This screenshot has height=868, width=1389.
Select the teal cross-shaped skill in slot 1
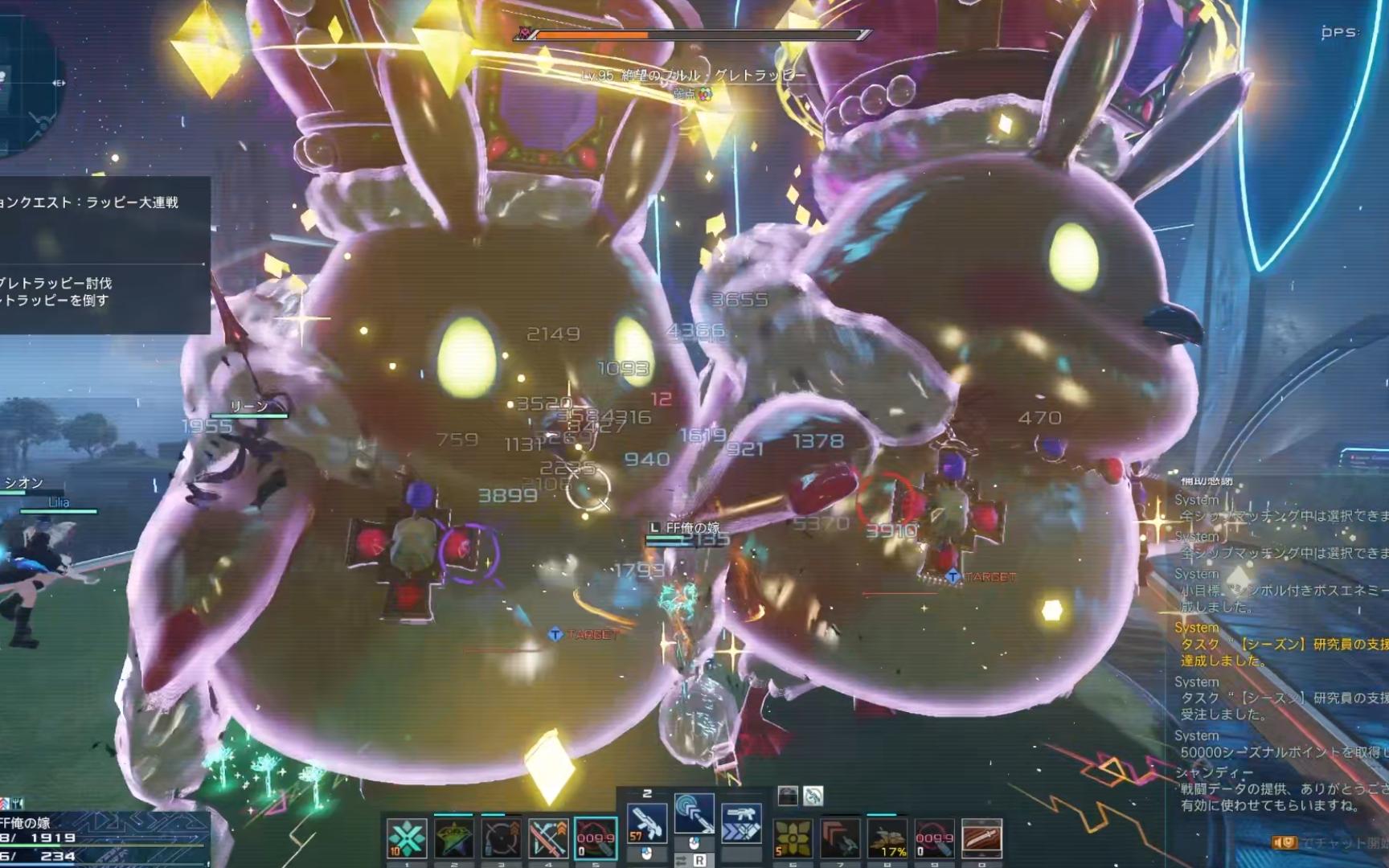tap(406, 838)
